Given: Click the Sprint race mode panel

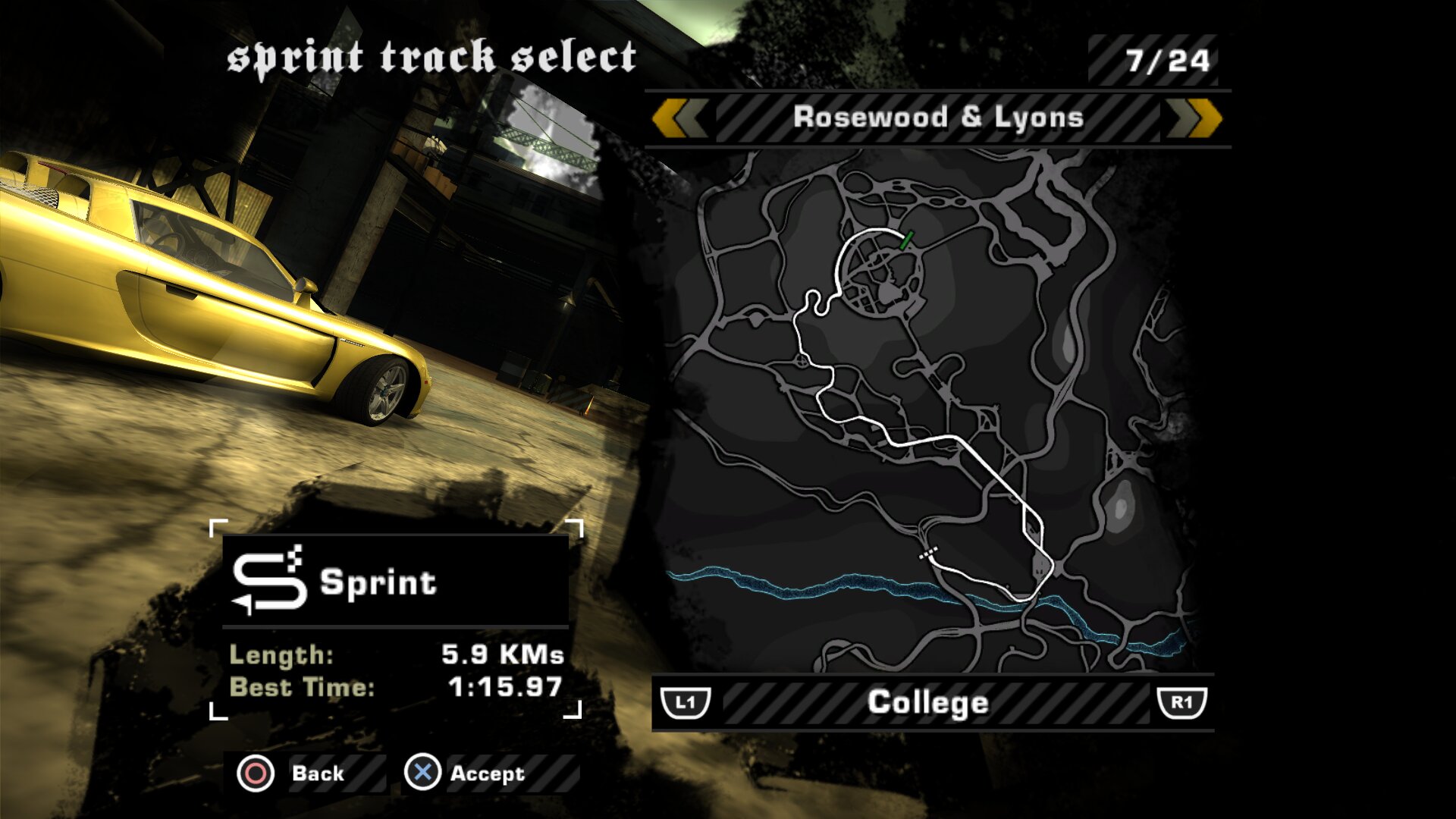Looking at the screenshot, I should coord(394,582).
